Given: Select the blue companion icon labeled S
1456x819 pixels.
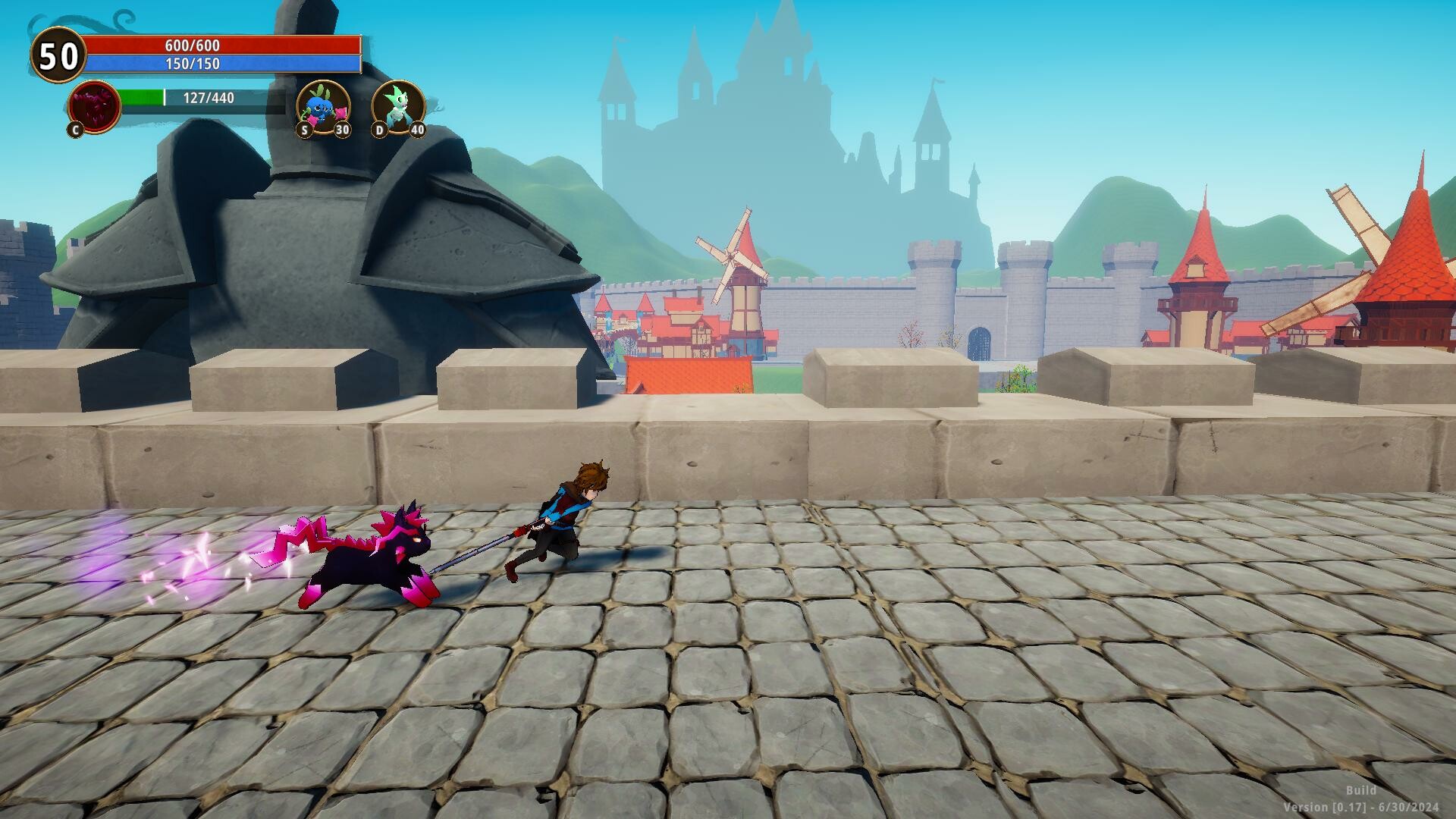Looking at the screenshot, I should [322, 106].
